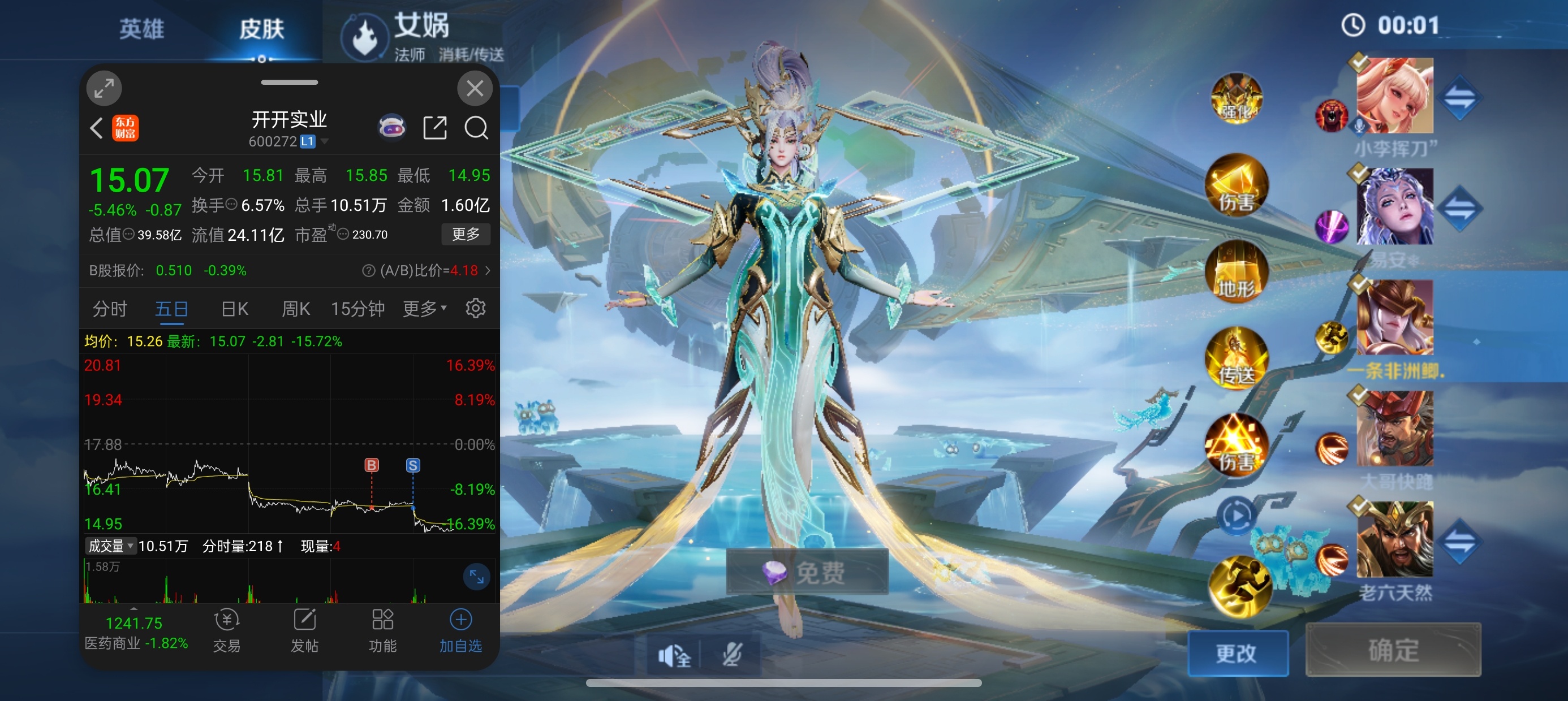Open the 更多 stock details button

pyautogui.click(x=465, y=234)
